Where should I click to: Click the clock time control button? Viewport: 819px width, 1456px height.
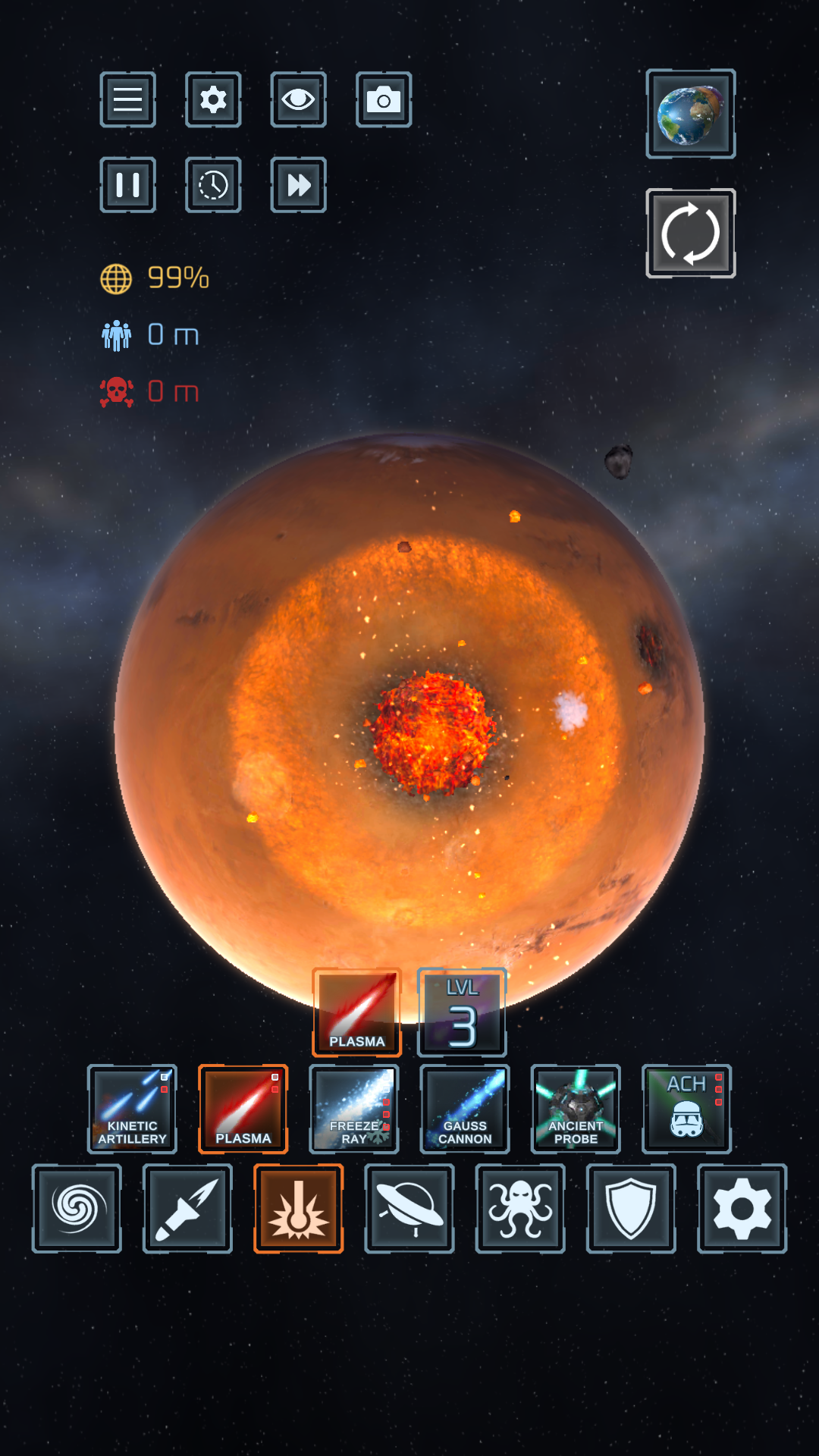coord(213,185)
